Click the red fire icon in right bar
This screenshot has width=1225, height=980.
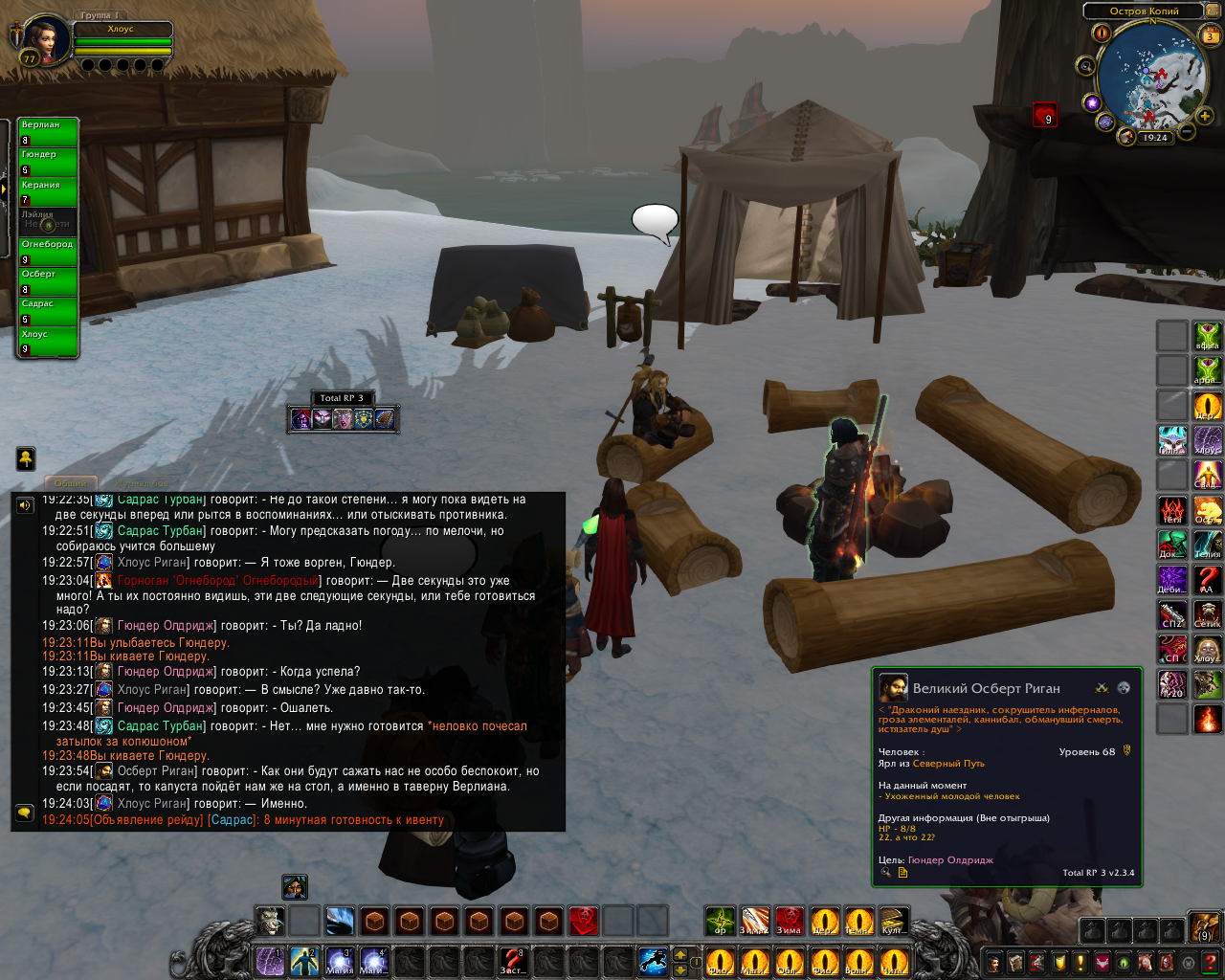pos(1208,719)
